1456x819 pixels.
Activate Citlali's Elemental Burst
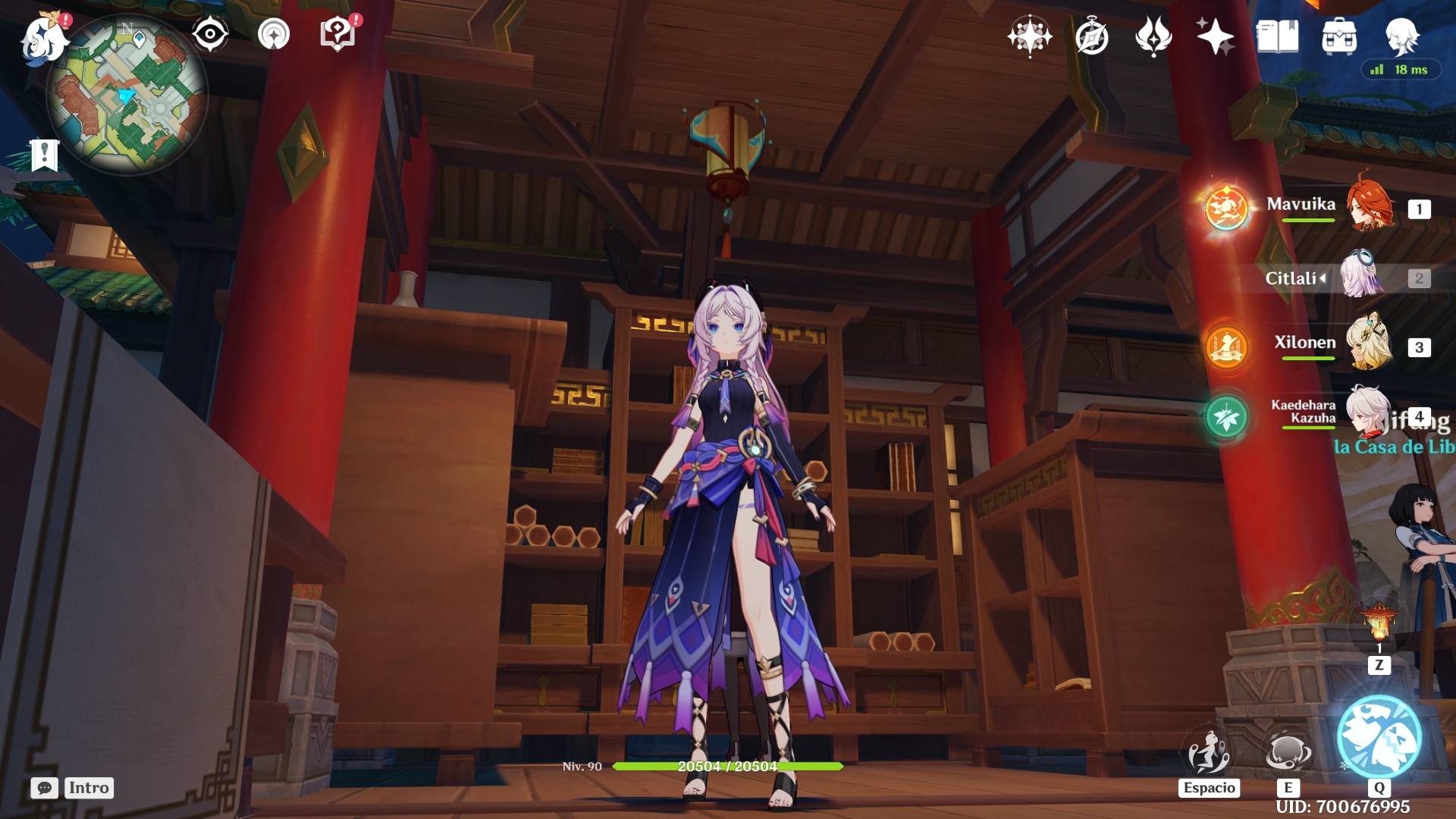click(1379, 737)
